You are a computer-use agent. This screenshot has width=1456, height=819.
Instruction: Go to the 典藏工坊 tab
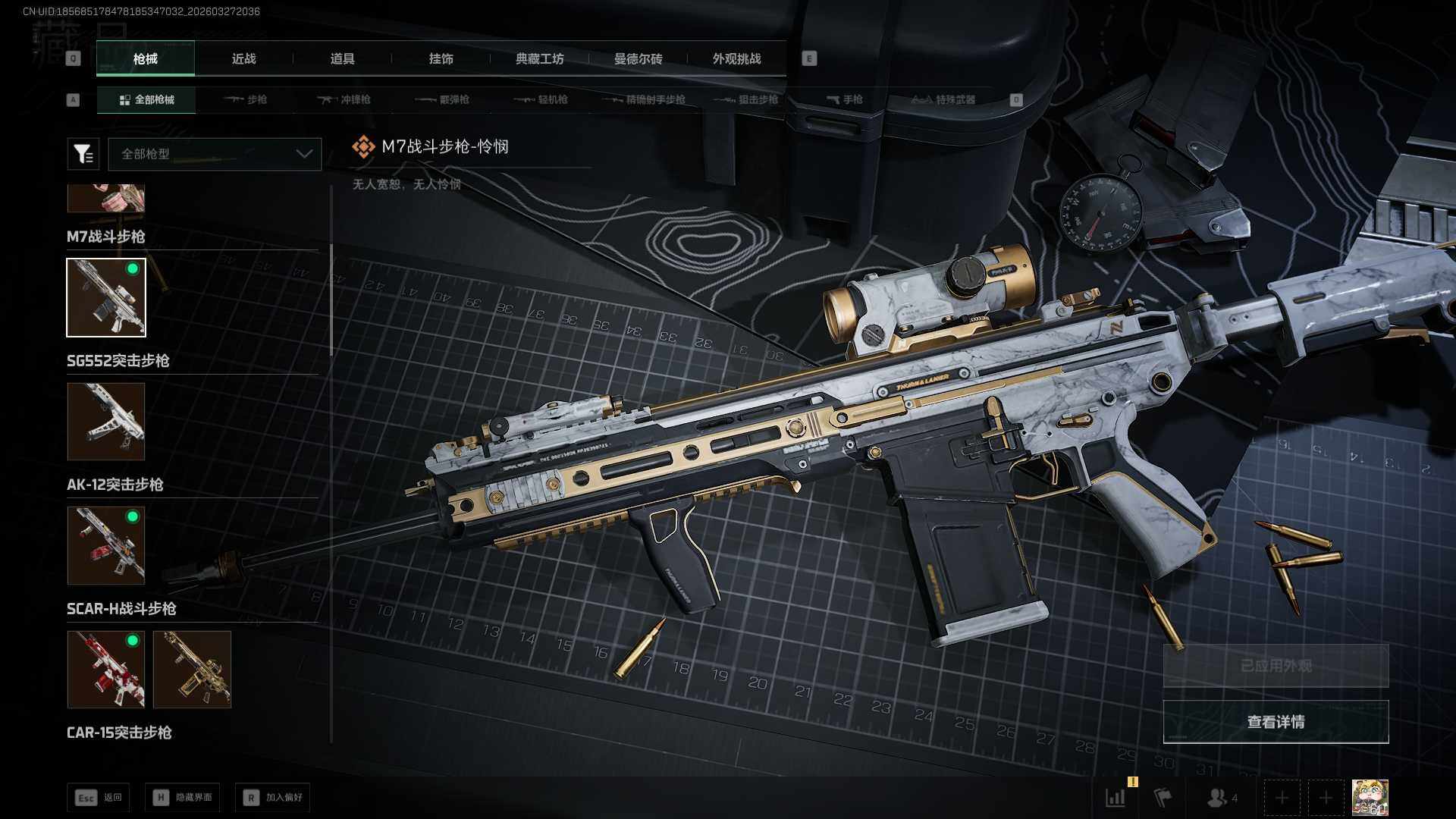(x=539, y=59)
